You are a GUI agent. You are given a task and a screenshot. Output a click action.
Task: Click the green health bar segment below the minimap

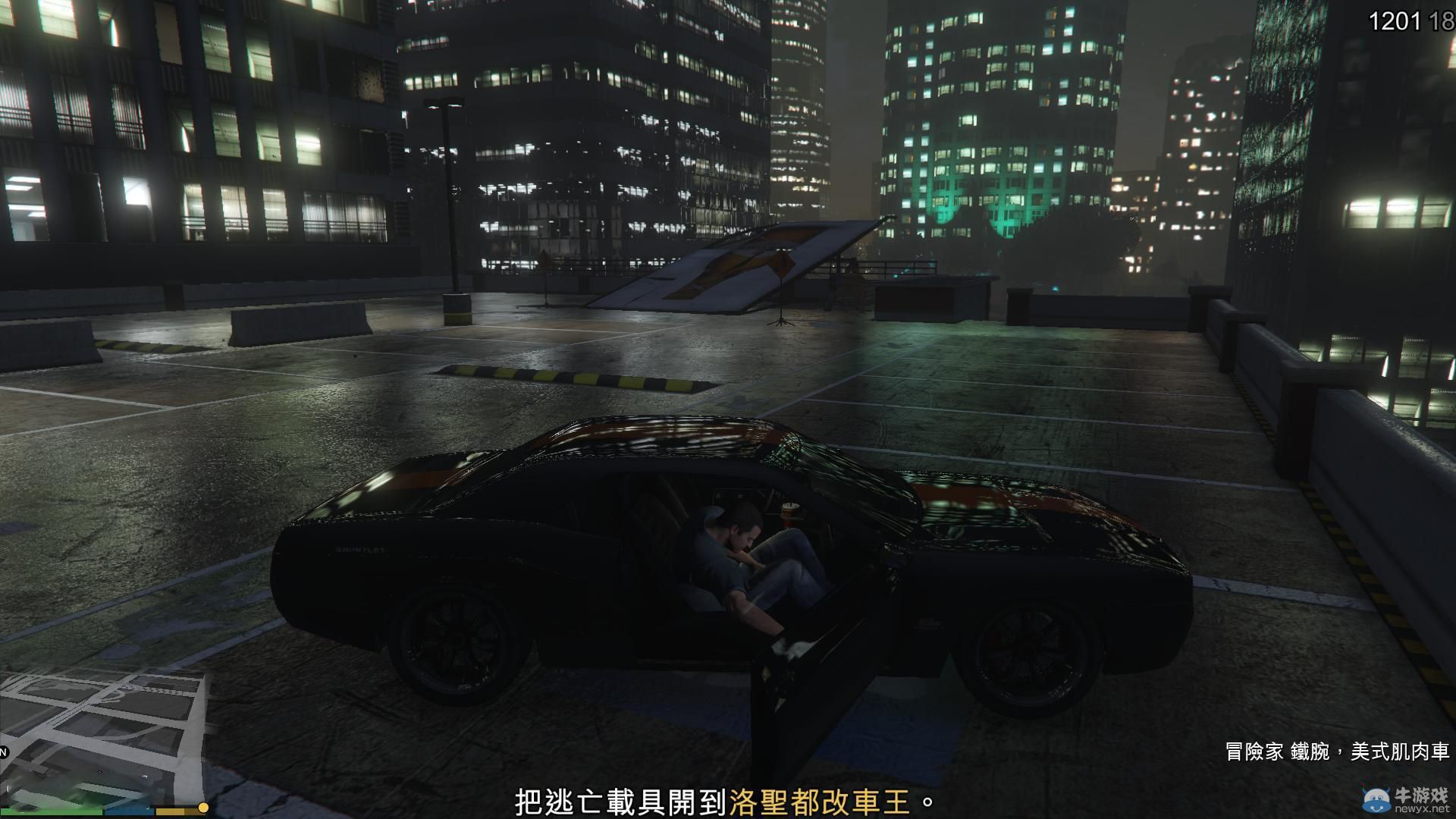coord(49,810)
